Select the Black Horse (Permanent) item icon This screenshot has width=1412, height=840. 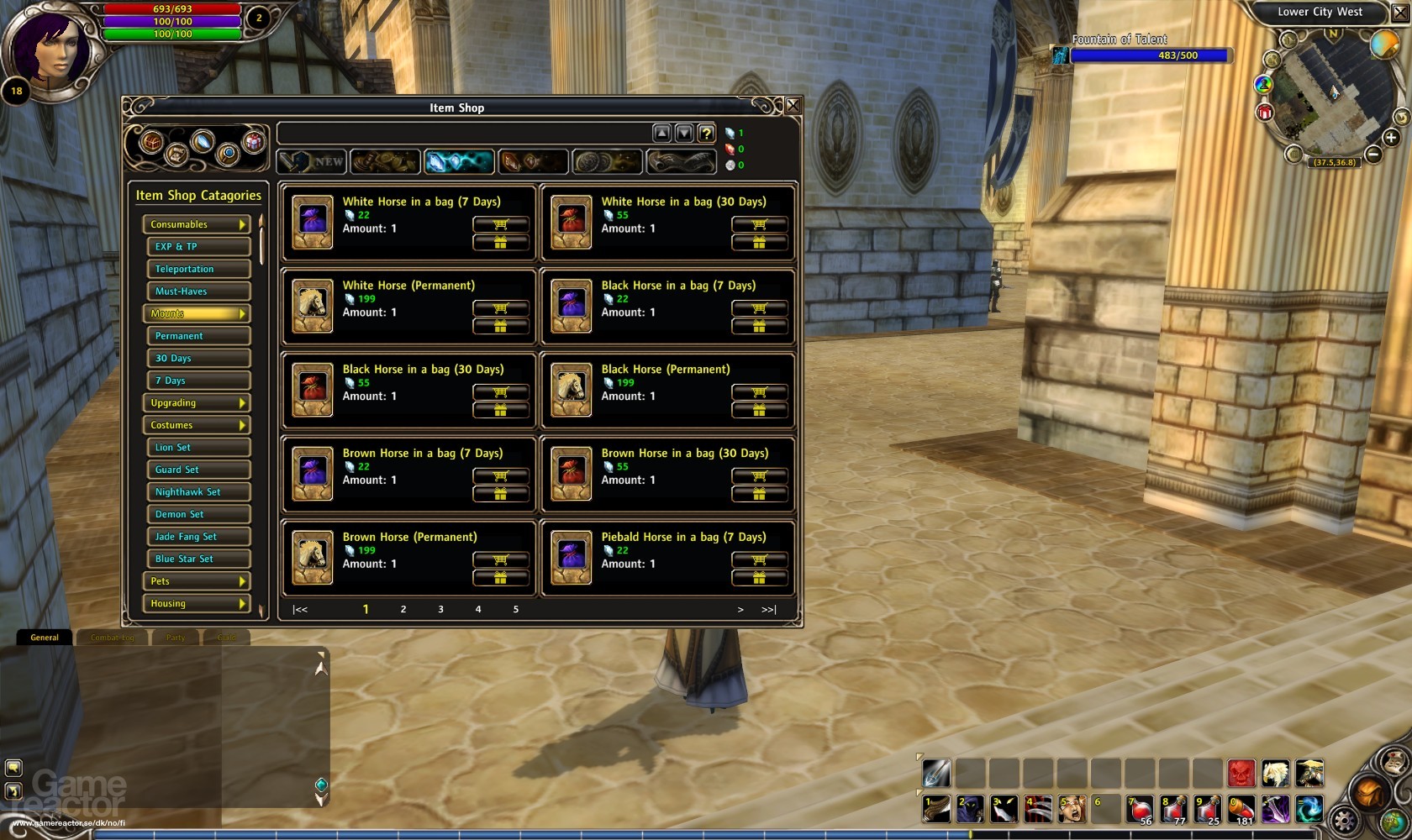tap(572, 390)
